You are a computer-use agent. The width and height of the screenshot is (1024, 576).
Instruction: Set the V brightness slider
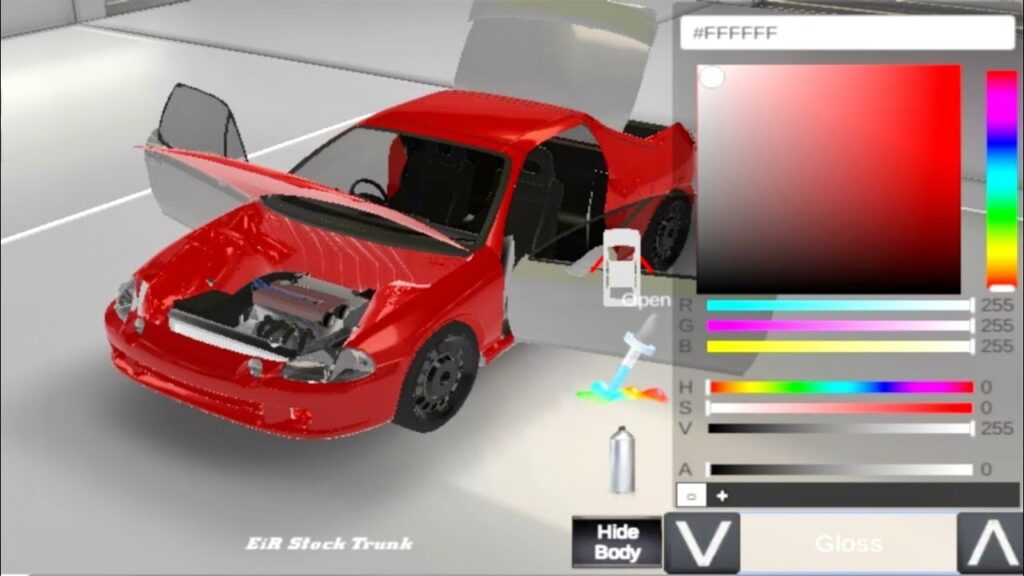pos(840,428)
